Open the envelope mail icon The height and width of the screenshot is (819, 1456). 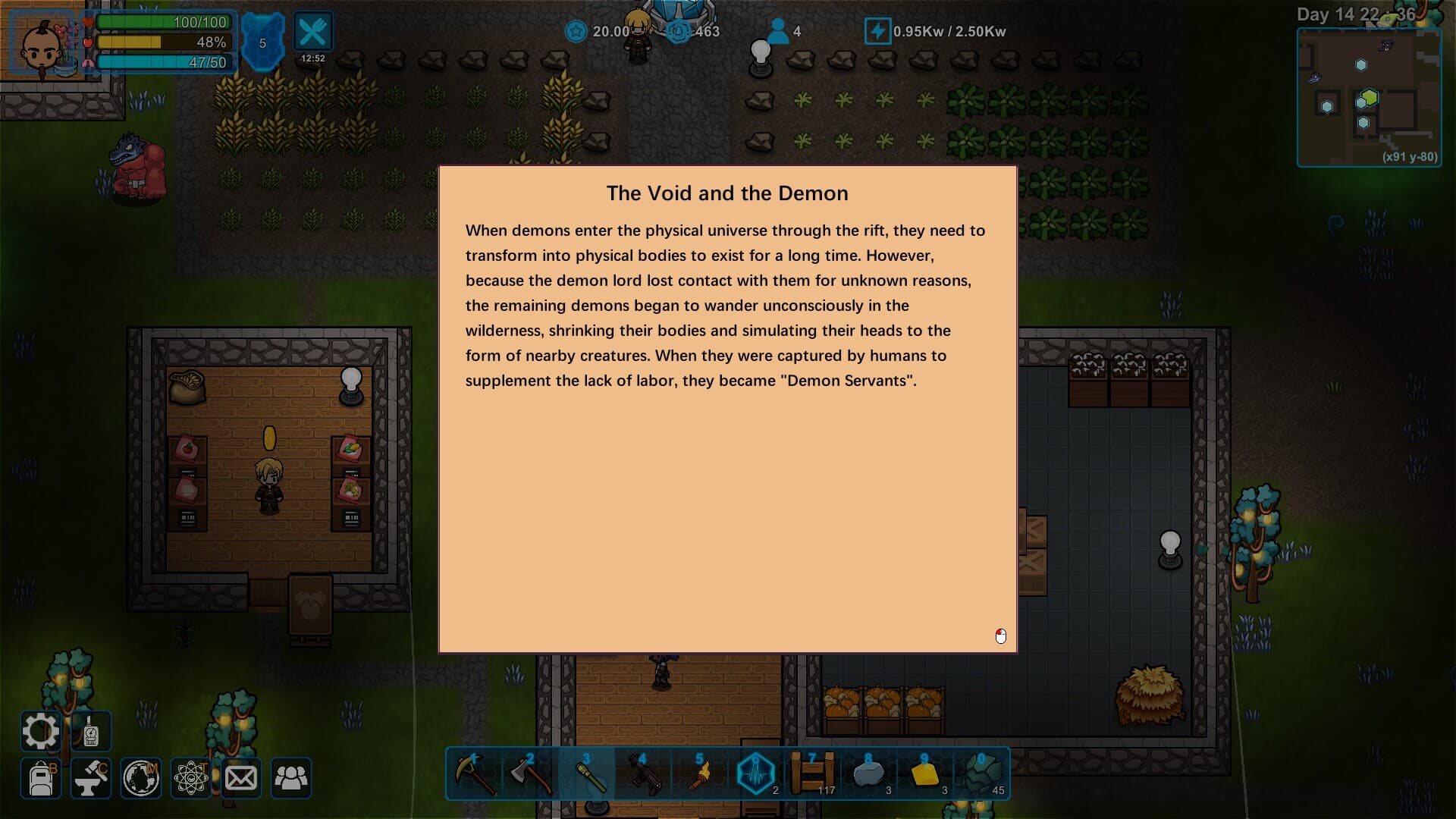[241, 778]
